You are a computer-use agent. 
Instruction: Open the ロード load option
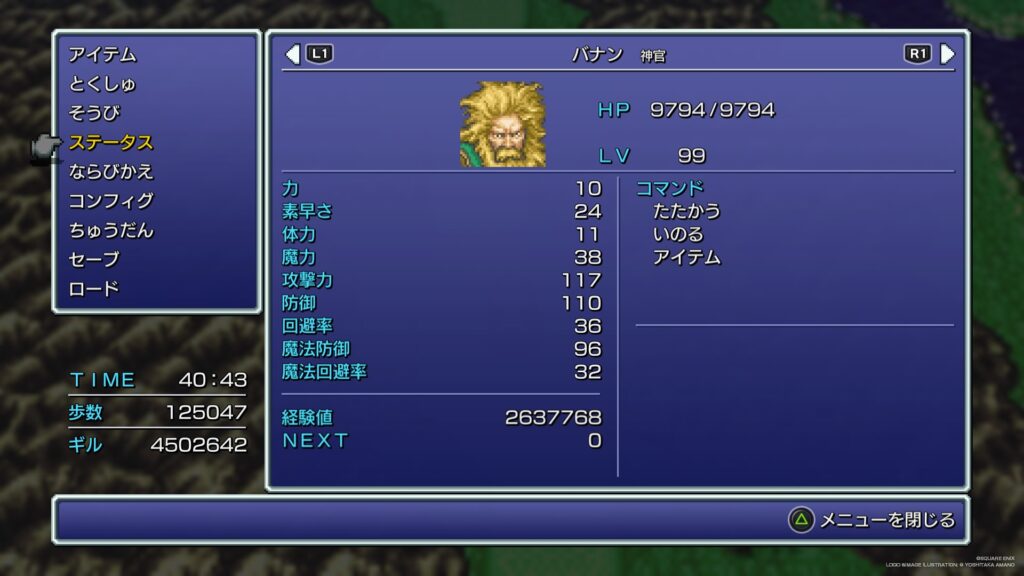point(94,289)
